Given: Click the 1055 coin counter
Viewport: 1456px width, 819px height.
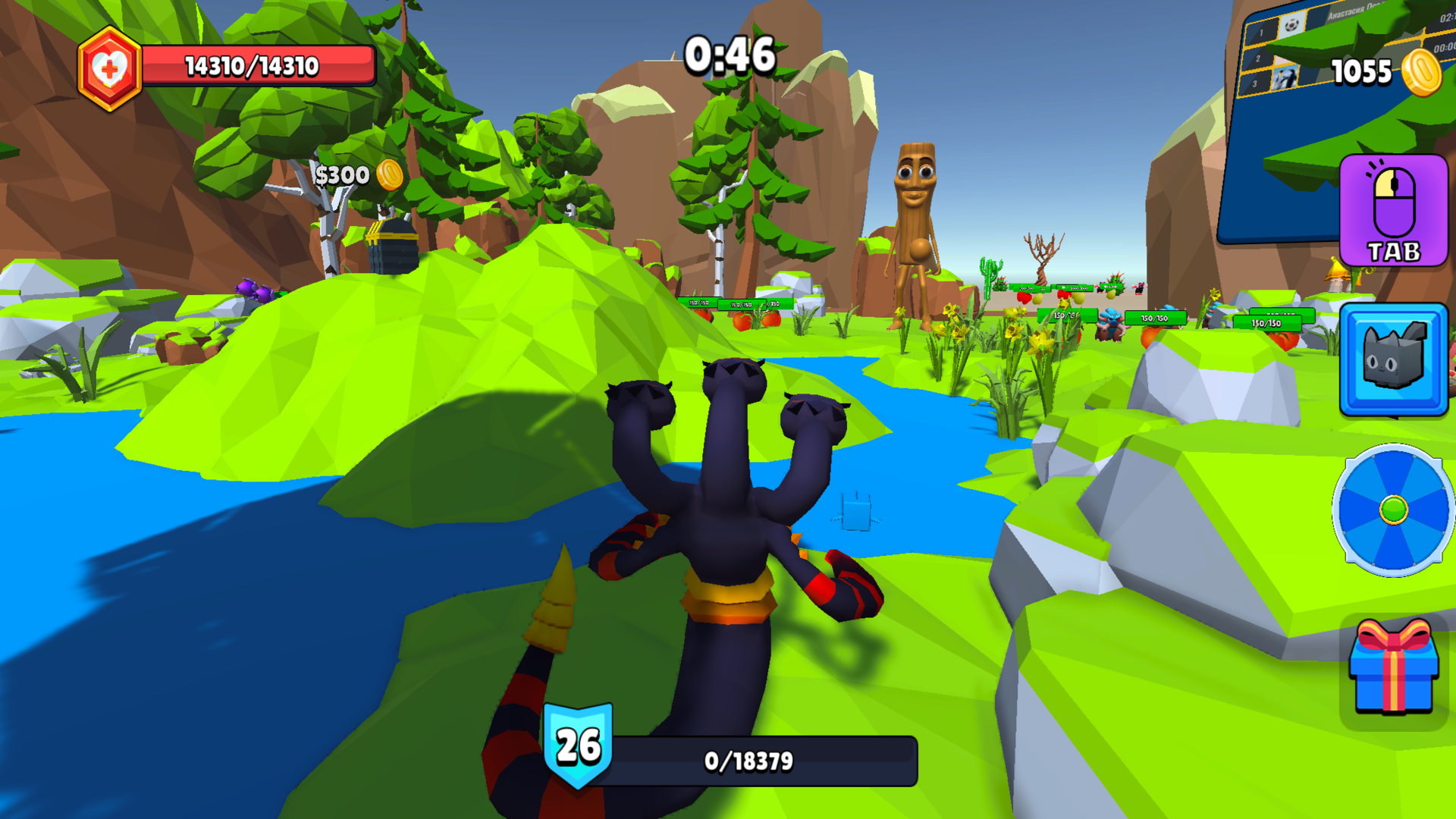Looking at the screenshot, I should 1361,72.
